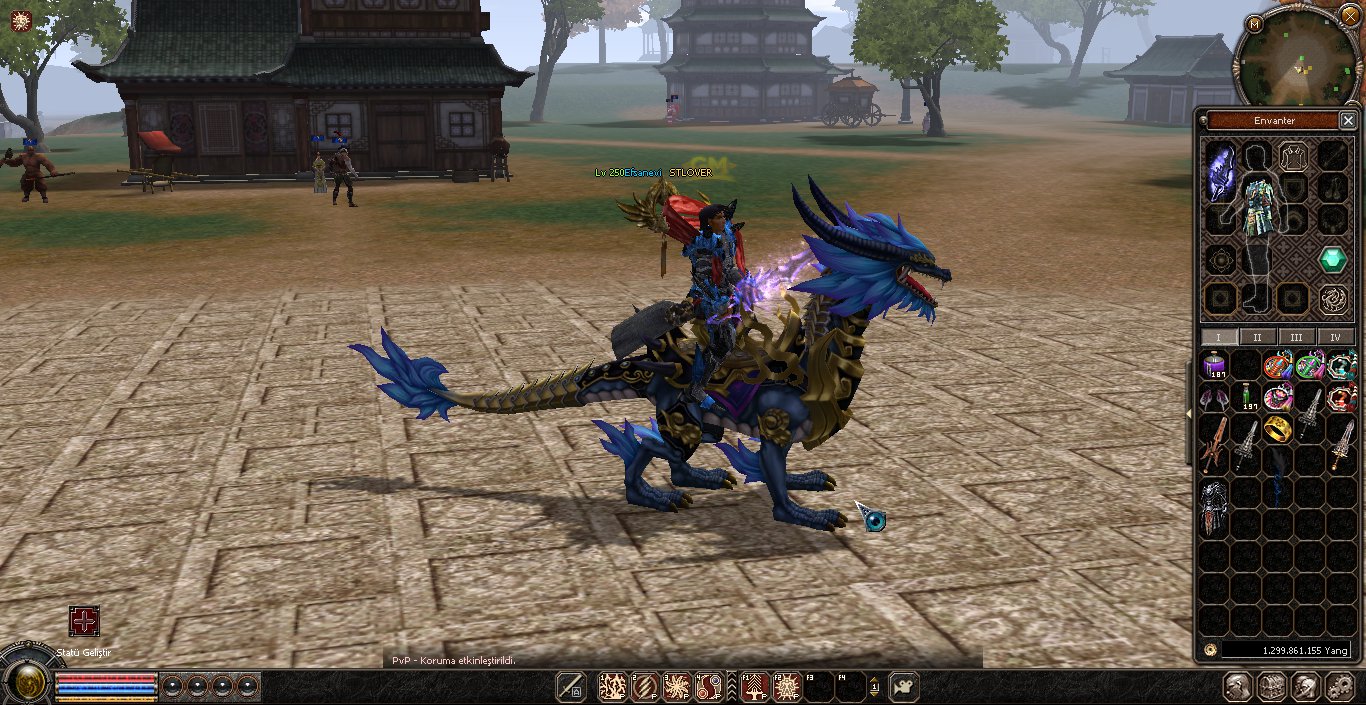Click the red Statü Geliştir plus icon

pyautogui.click(x=84, y=621)
